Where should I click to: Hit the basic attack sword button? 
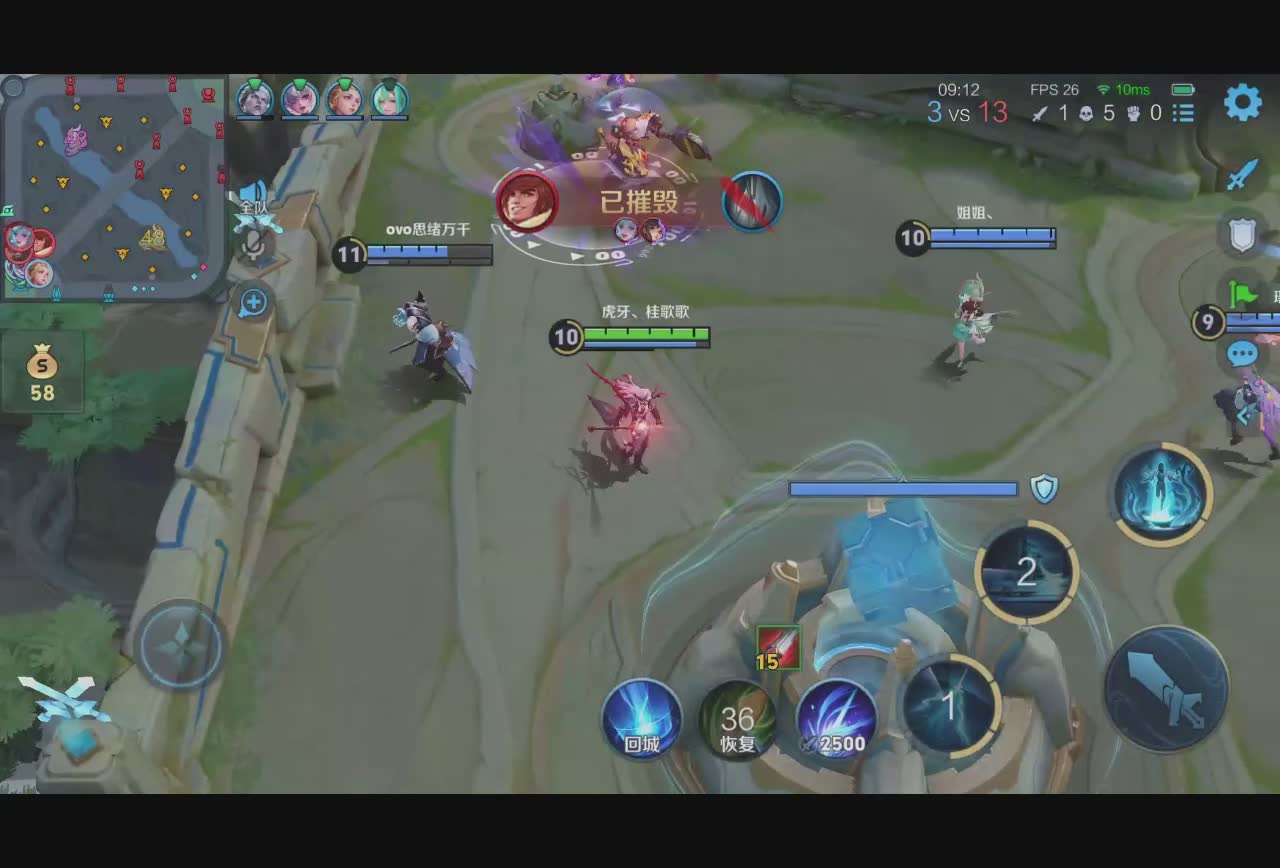coord(1166,688)
